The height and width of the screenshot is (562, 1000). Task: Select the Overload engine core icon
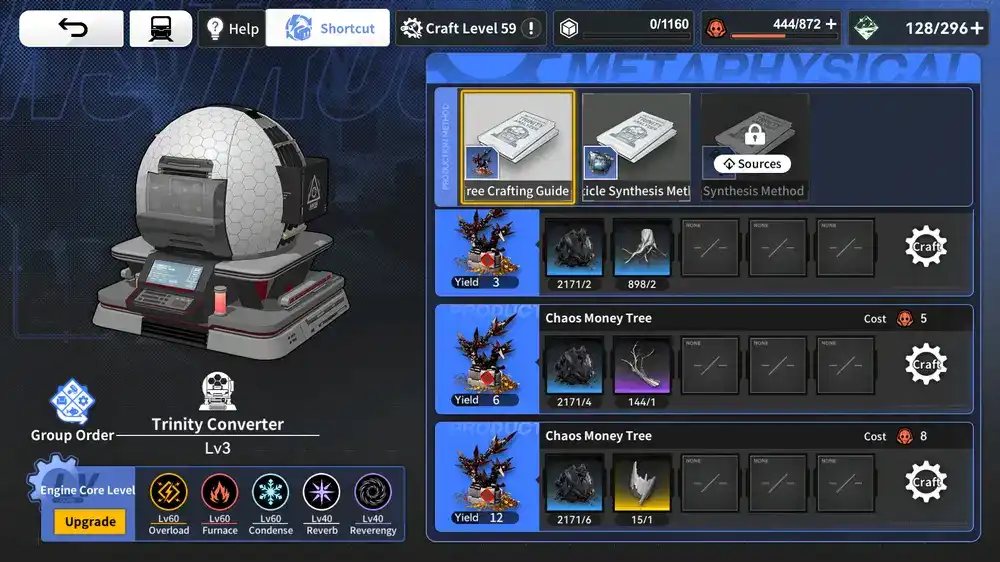(x=168, y=494)
